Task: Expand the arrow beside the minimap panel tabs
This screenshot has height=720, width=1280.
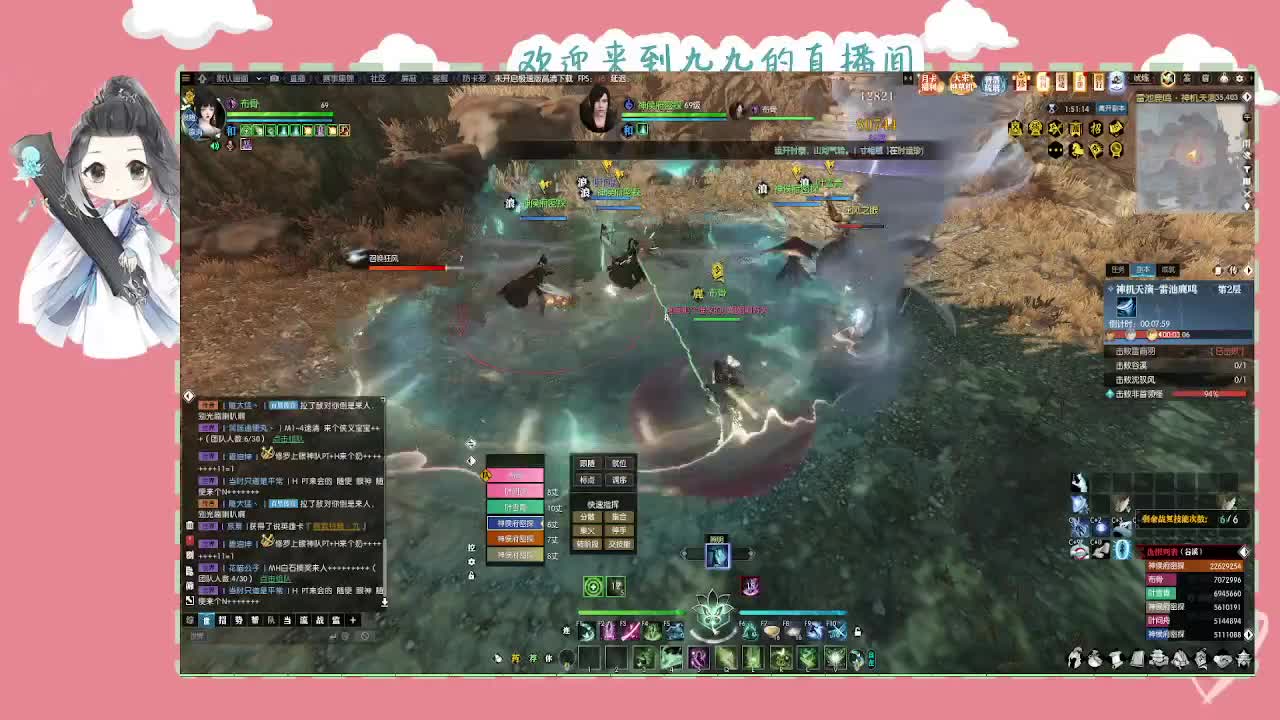Action: point(1248,270)
